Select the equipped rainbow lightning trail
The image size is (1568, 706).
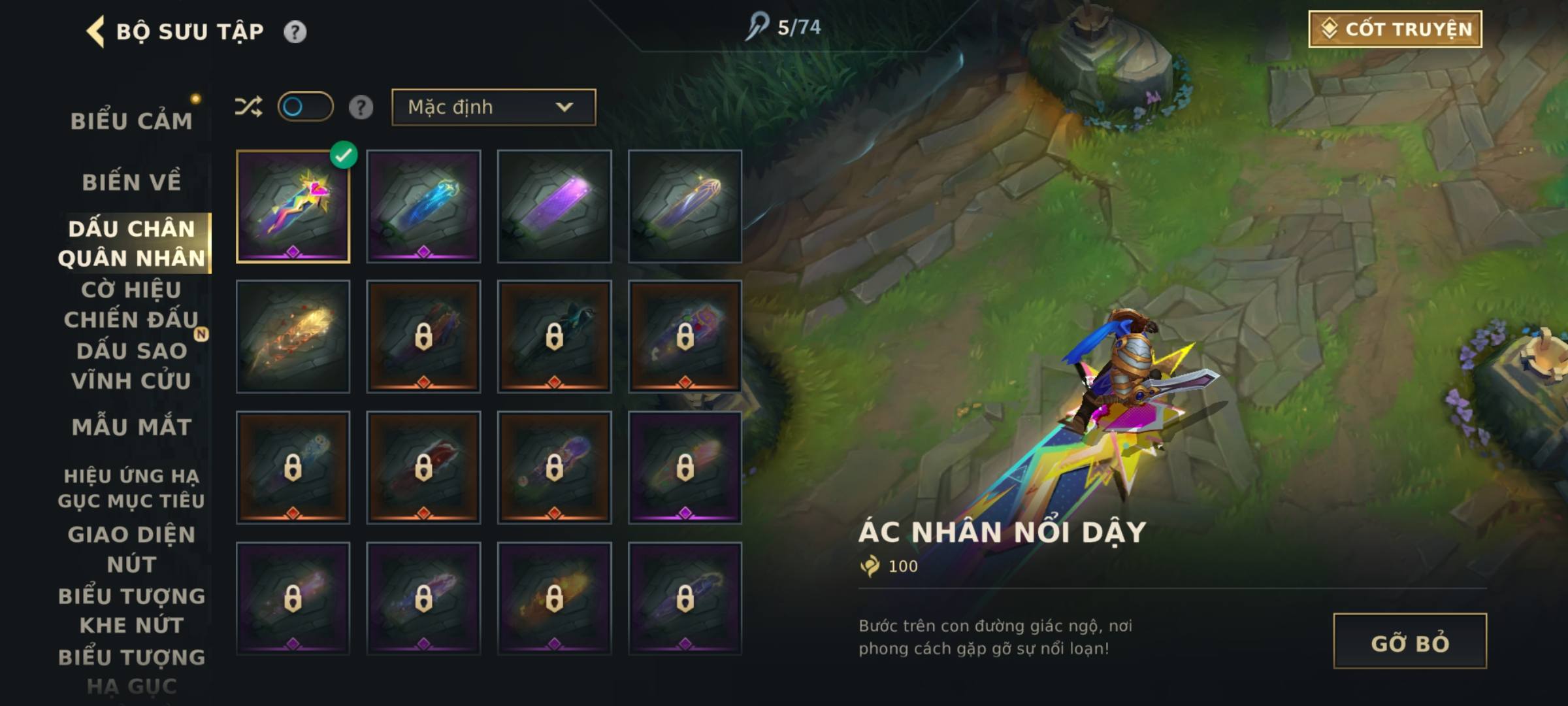point(293,207)
